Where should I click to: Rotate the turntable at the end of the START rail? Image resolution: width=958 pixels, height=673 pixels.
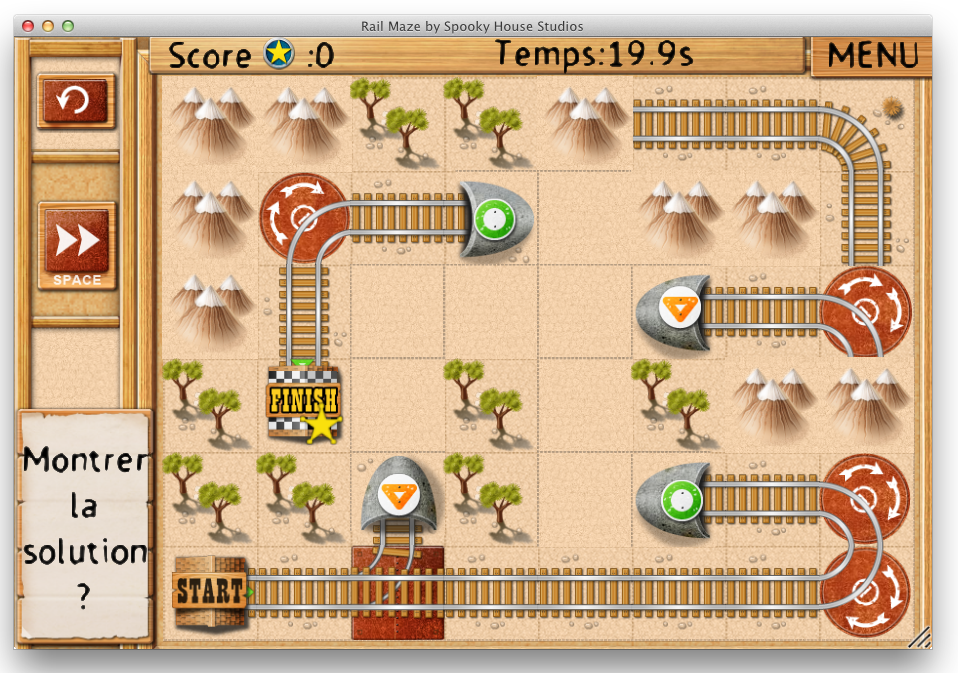(x=865, y=592)
